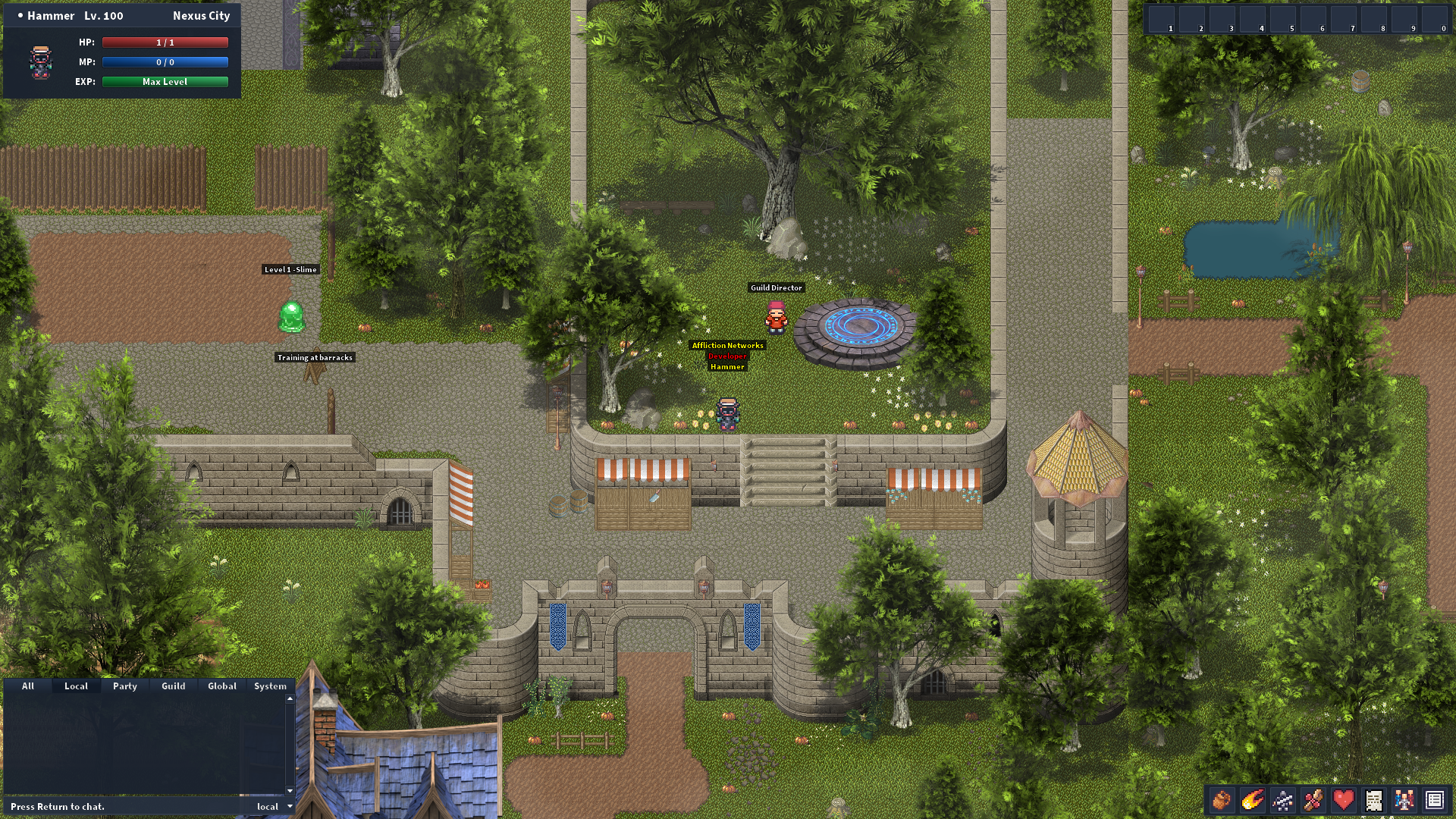Switch to the System chat tab

270,686
